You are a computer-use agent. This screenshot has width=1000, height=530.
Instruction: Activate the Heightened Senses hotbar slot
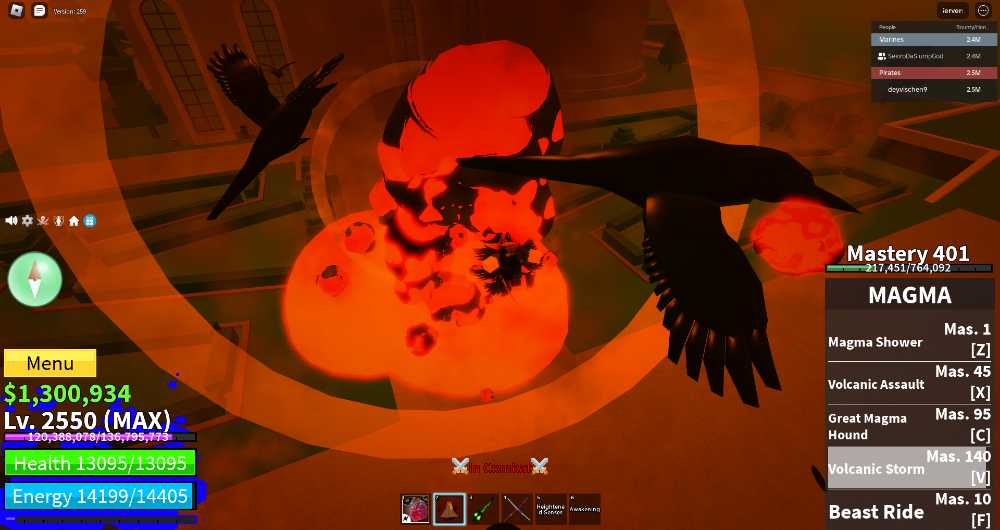pos(551,508)
